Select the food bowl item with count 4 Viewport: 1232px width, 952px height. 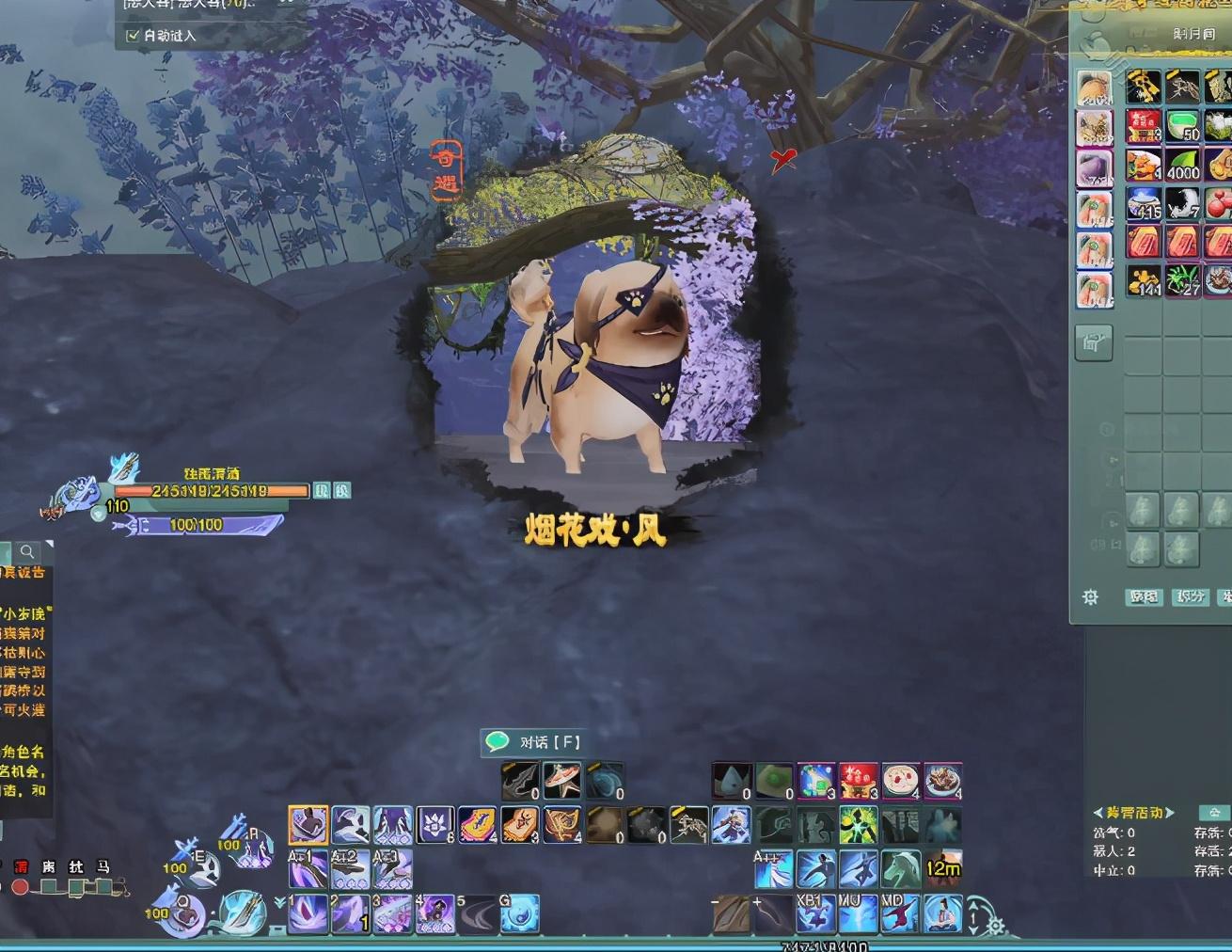pos(900,782)
